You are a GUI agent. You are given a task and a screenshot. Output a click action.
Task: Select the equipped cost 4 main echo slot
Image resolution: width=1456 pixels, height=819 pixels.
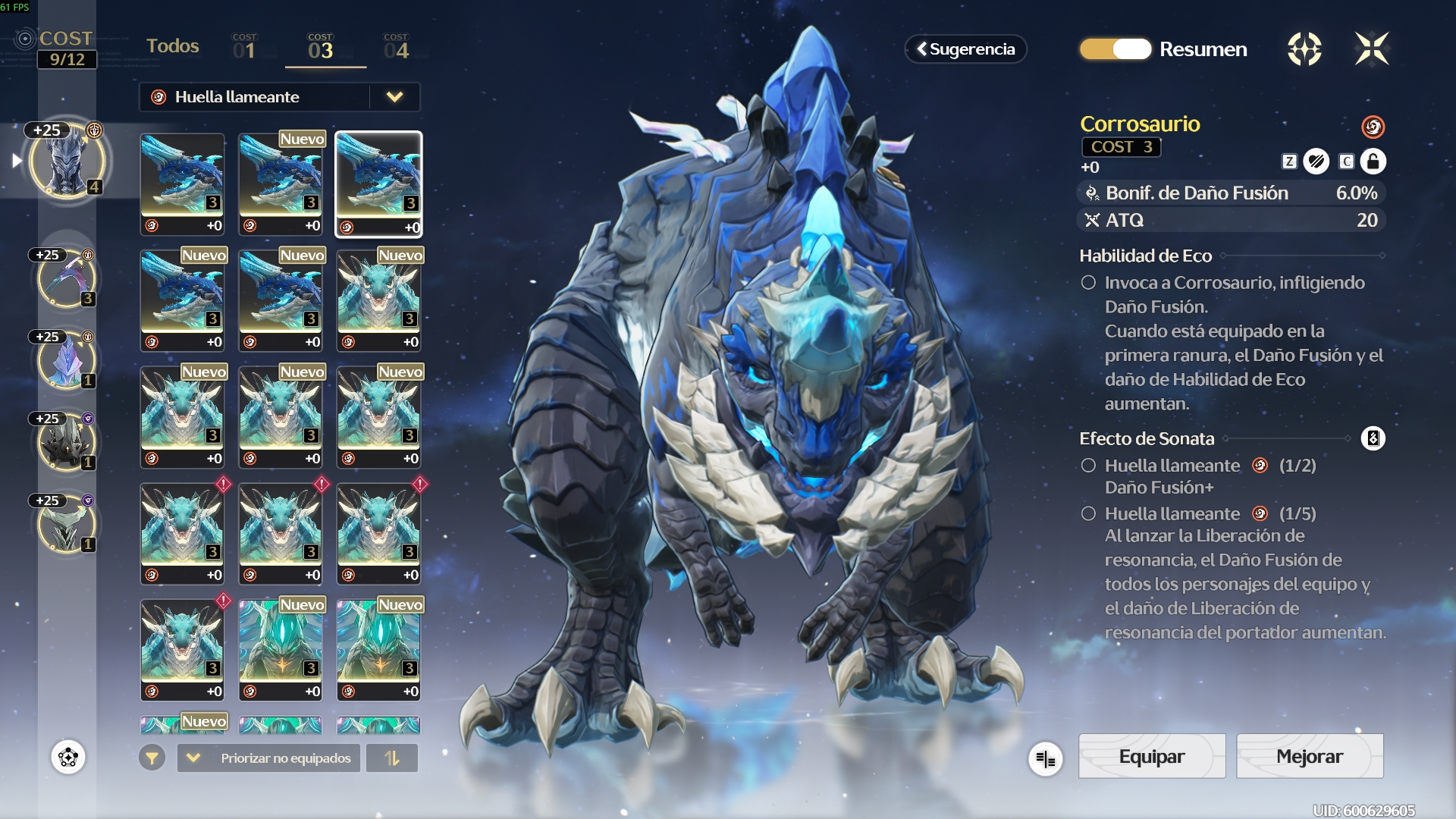(67, 162)
